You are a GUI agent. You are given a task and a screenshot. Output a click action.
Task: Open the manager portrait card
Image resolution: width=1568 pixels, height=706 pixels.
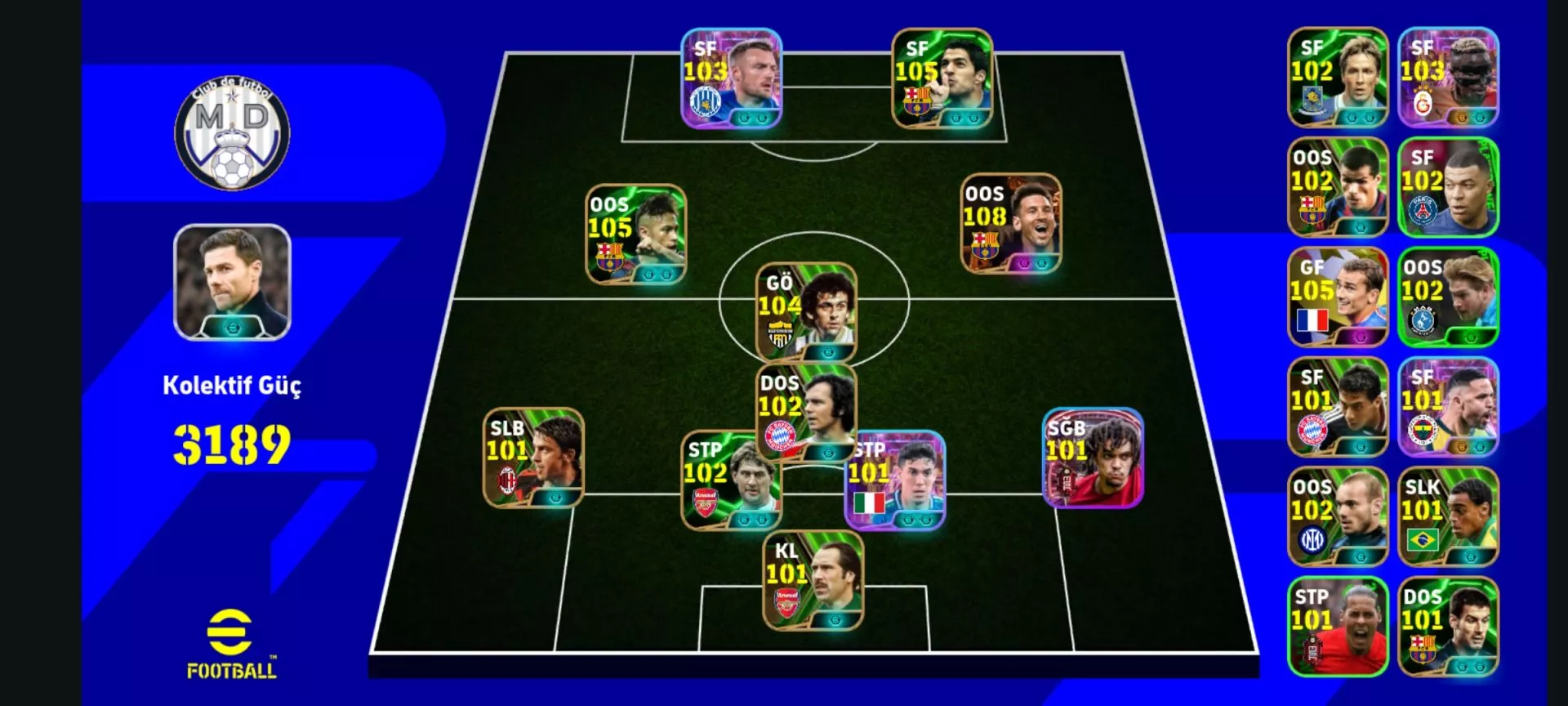(232, 283)
